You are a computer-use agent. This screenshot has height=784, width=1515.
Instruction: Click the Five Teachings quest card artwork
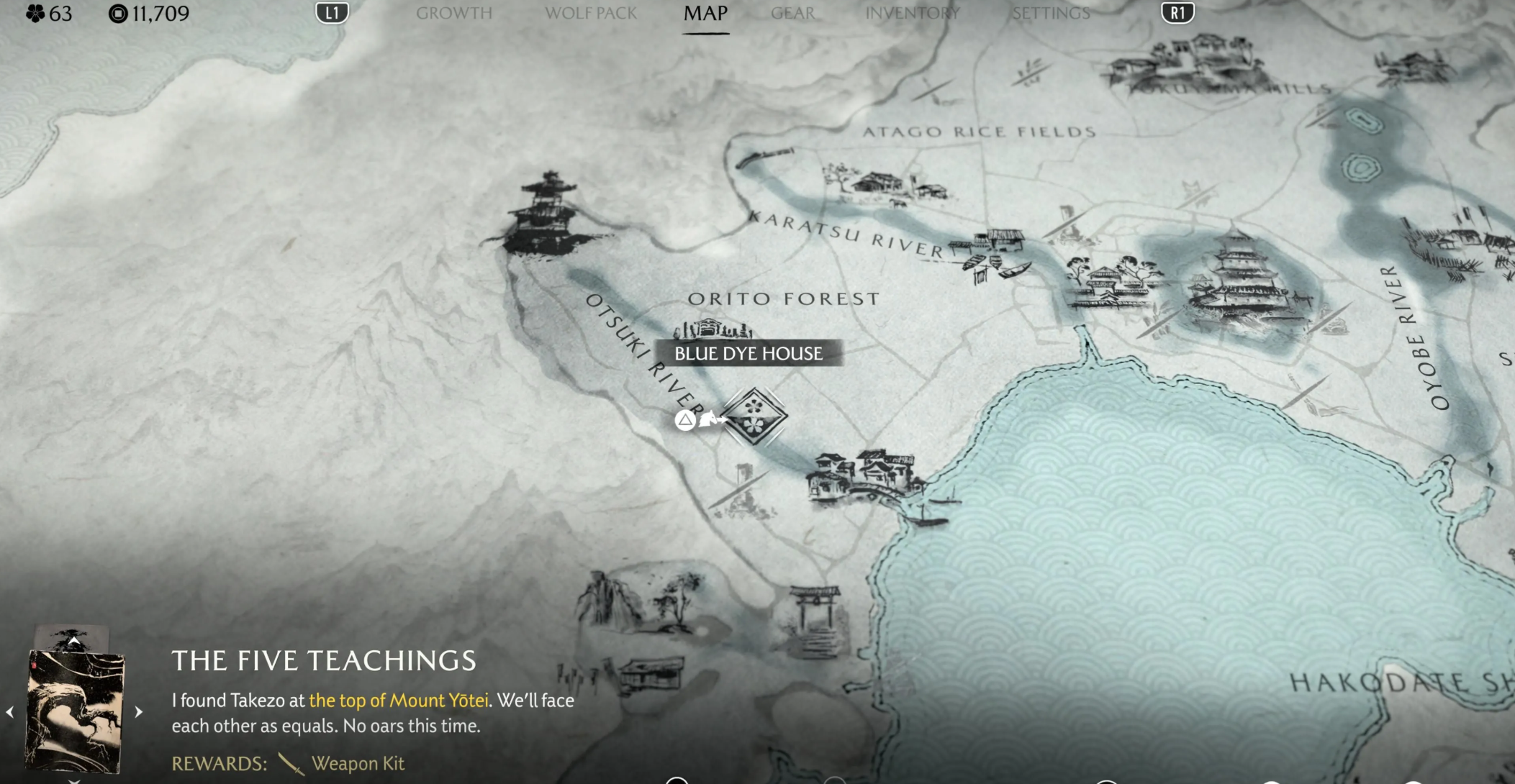[x=73, y=710]
